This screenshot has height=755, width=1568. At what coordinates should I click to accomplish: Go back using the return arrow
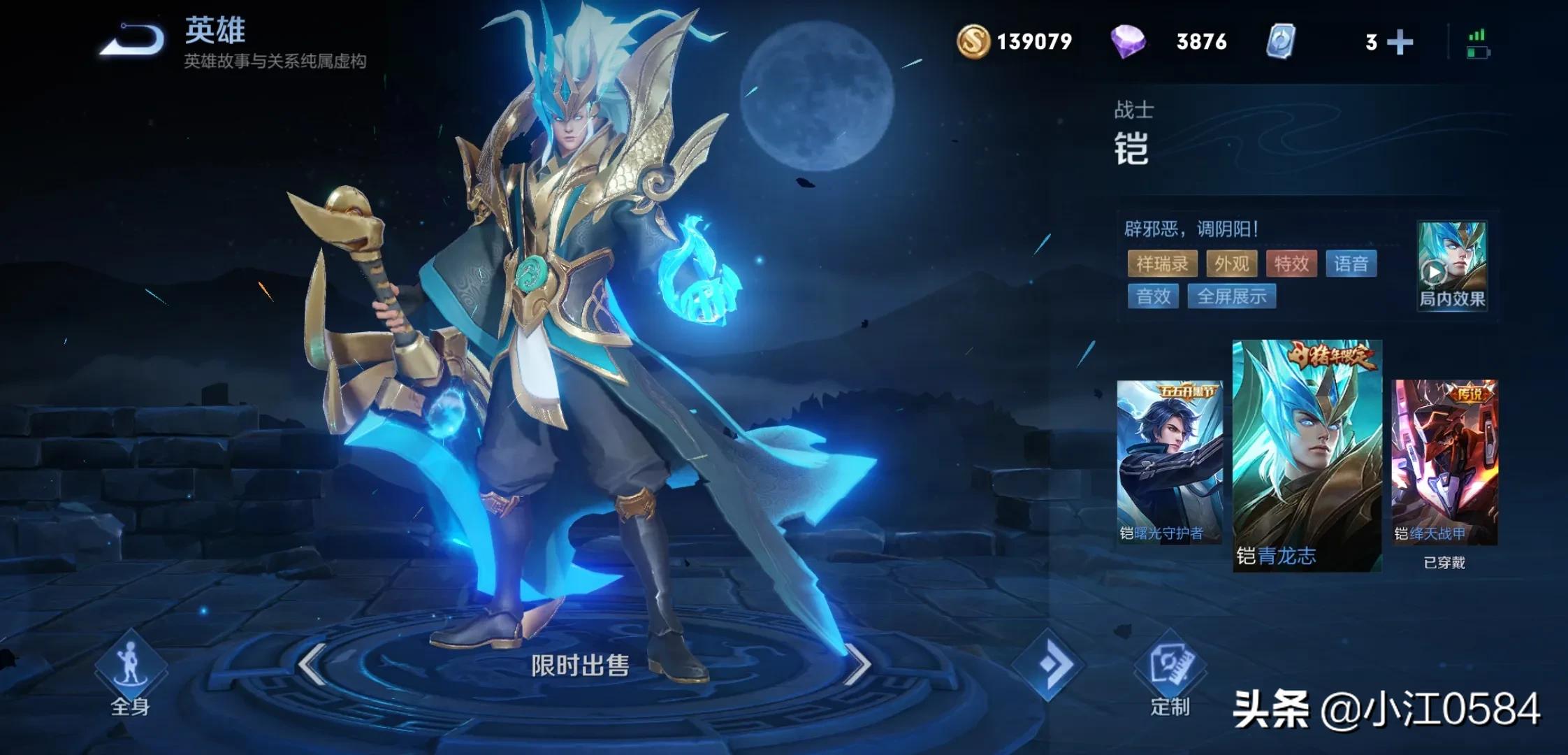(x=132, y=40)
